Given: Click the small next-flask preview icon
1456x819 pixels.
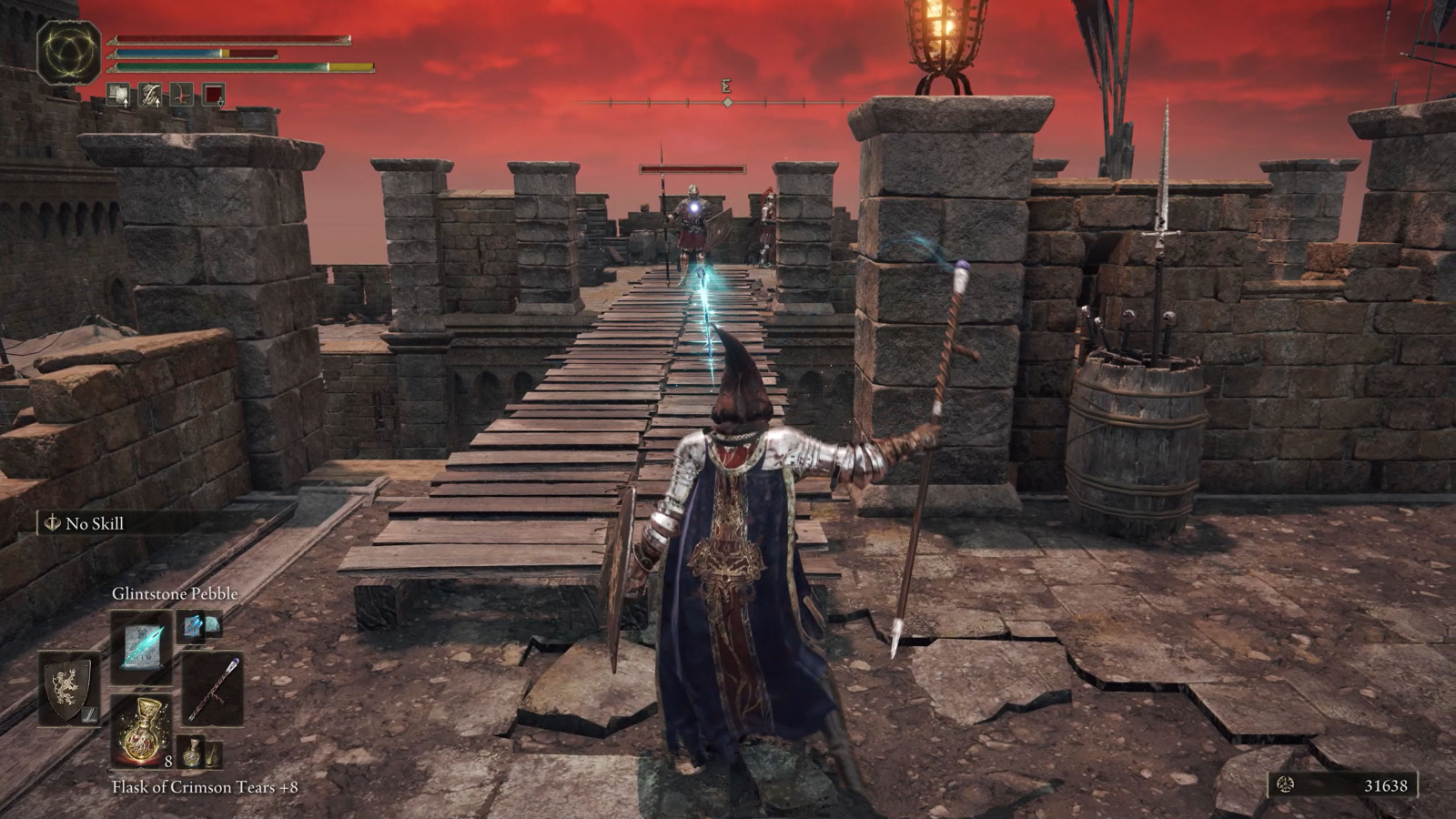Looking at the screenshot, I should pyautogui.click(x=192, y=753).
